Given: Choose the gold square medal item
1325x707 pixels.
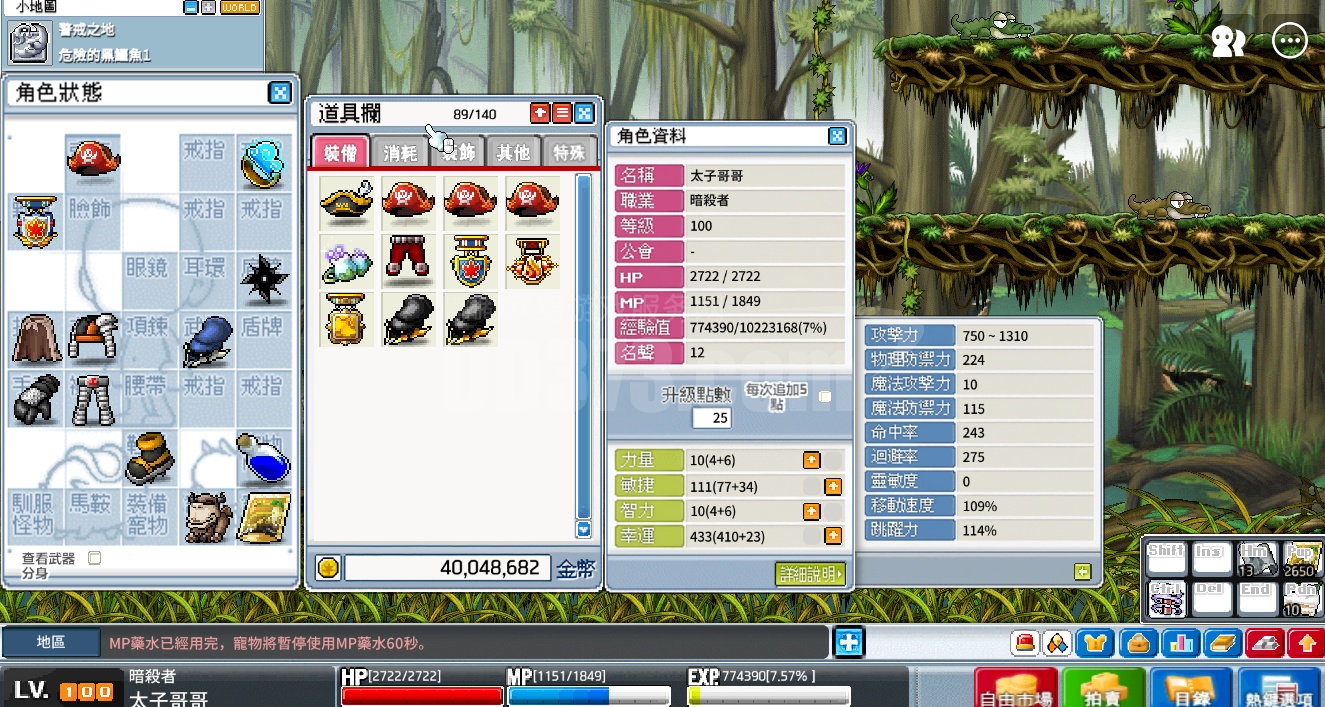Looking at the screenshot, I should pos(347,319).
